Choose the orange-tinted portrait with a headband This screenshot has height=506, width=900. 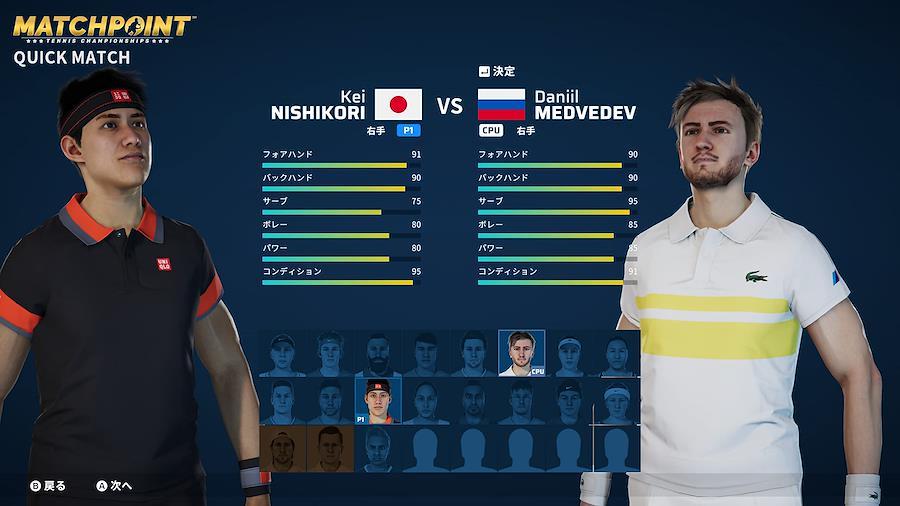[x=282, y=449]
